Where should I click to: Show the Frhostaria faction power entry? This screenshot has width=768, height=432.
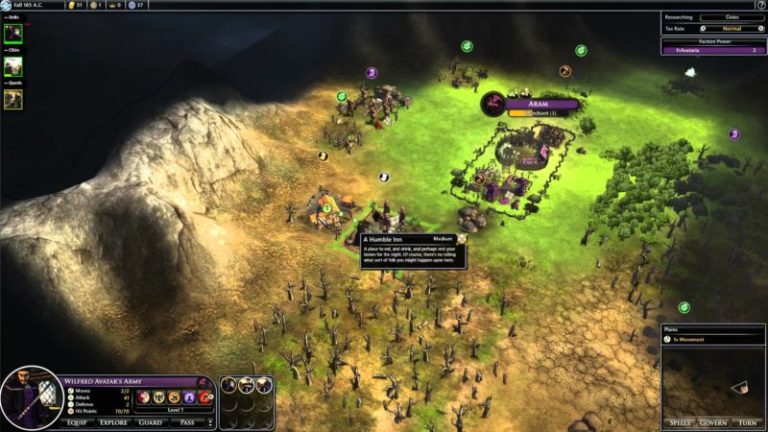point(713,50)
